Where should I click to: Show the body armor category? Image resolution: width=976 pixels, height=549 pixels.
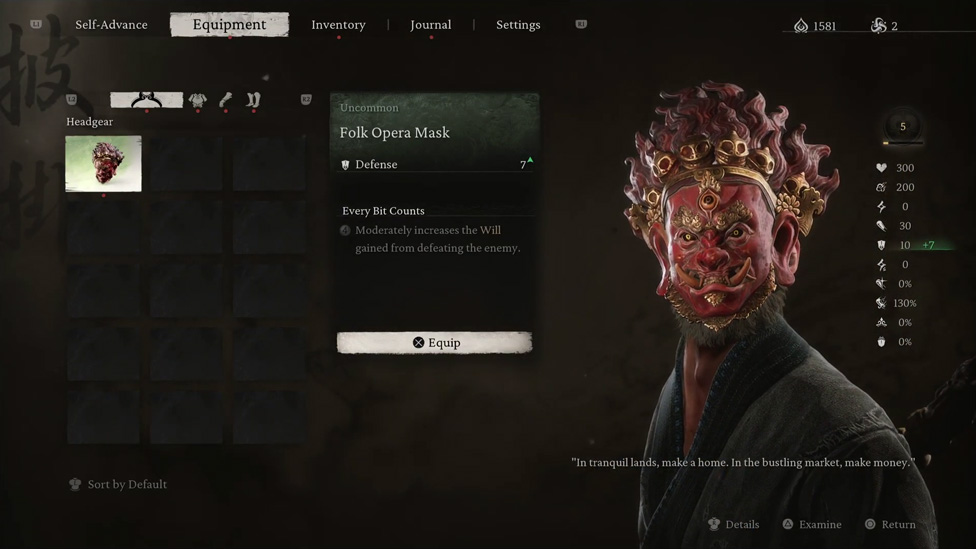click(198, 100)
